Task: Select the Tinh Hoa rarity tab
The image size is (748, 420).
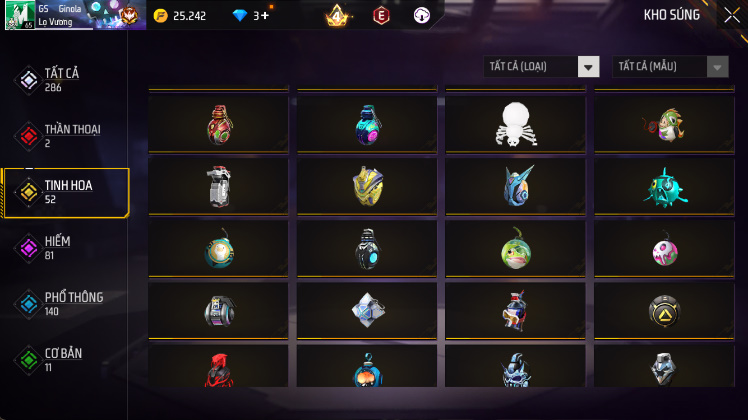Action: coord(65,192)
